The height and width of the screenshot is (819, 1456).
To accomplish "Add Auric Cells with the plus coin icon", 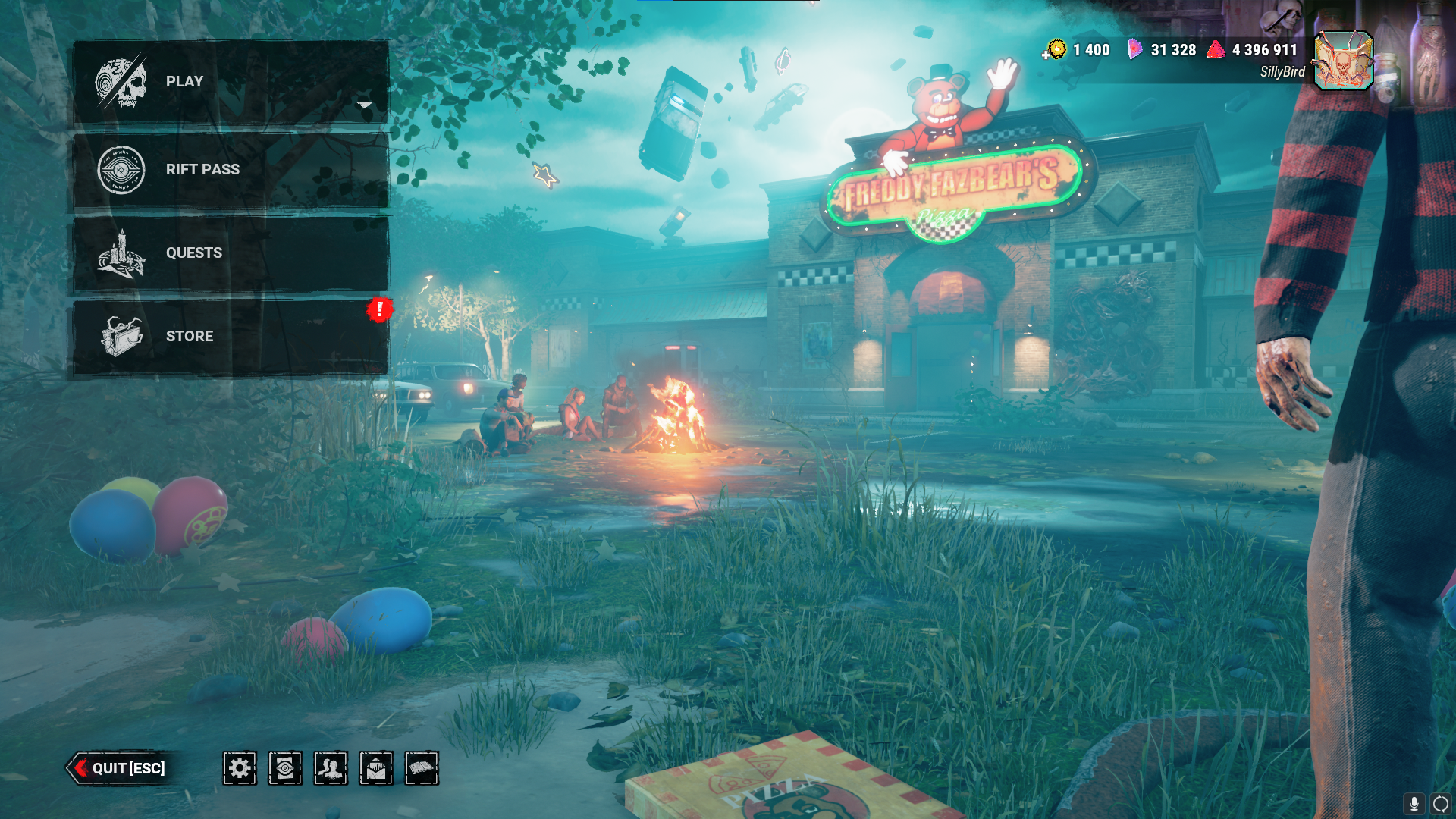I will pyautogui.click(x=1054, y=51).
